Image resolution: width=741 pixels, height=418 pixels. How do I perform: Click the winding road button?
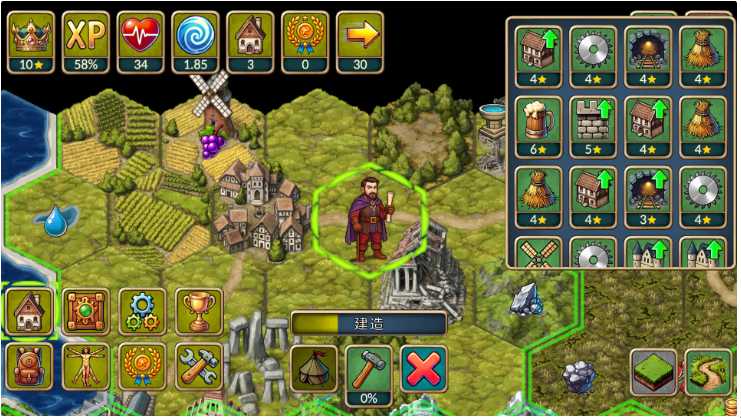(x=709, y=372)
